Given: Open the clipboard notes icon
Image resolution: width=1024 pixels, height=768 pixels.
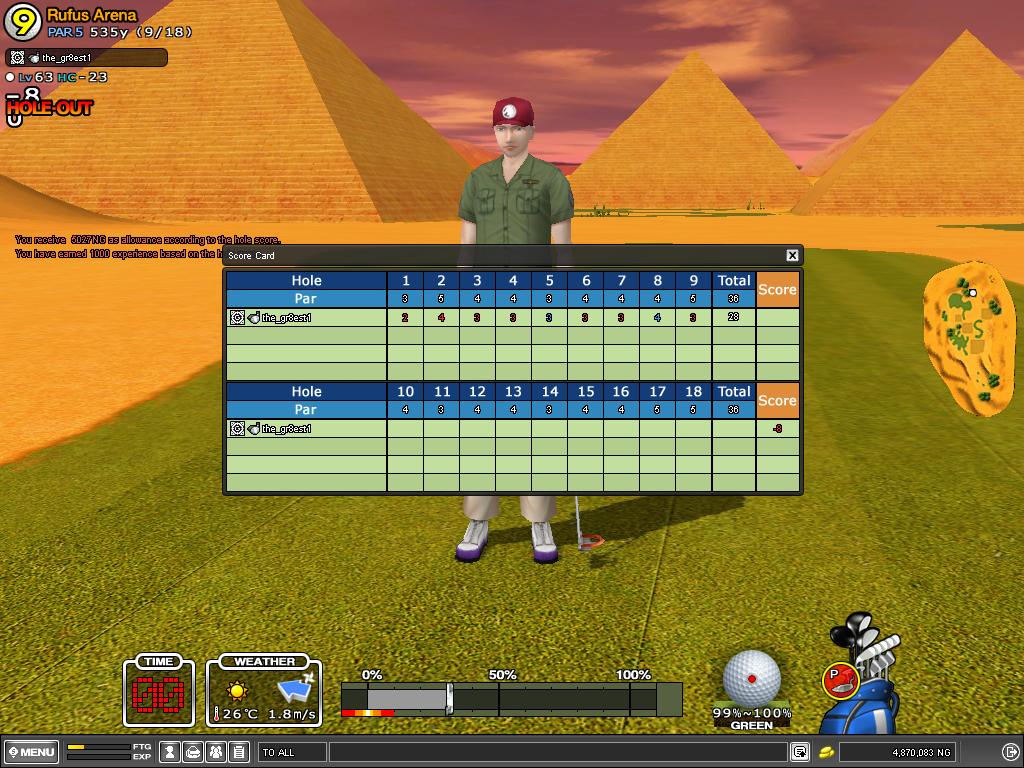Looking at the screenshot, I should (x=238, y=752).
